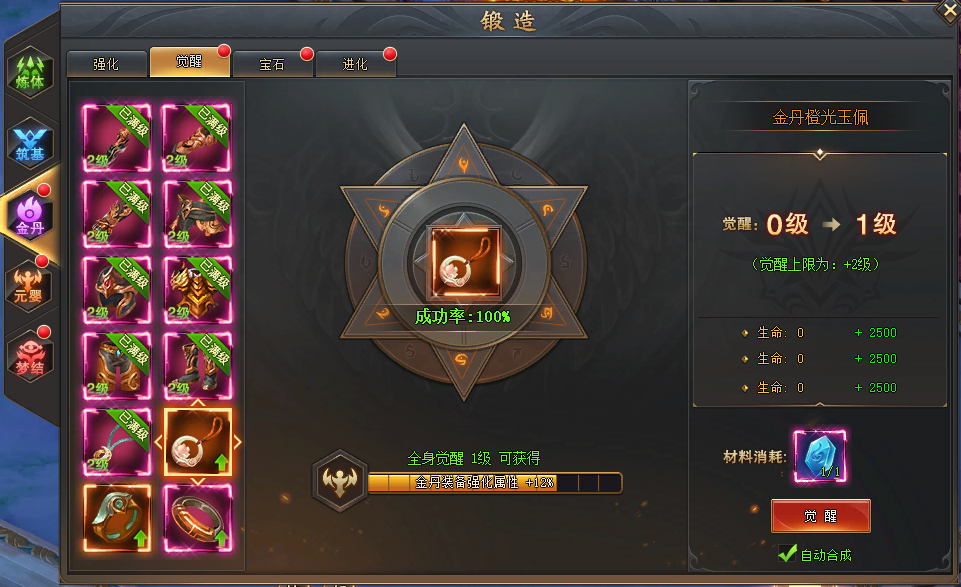Switch to the 强化 tab
Screen dimensions: 961x587
tap(106, 64)
